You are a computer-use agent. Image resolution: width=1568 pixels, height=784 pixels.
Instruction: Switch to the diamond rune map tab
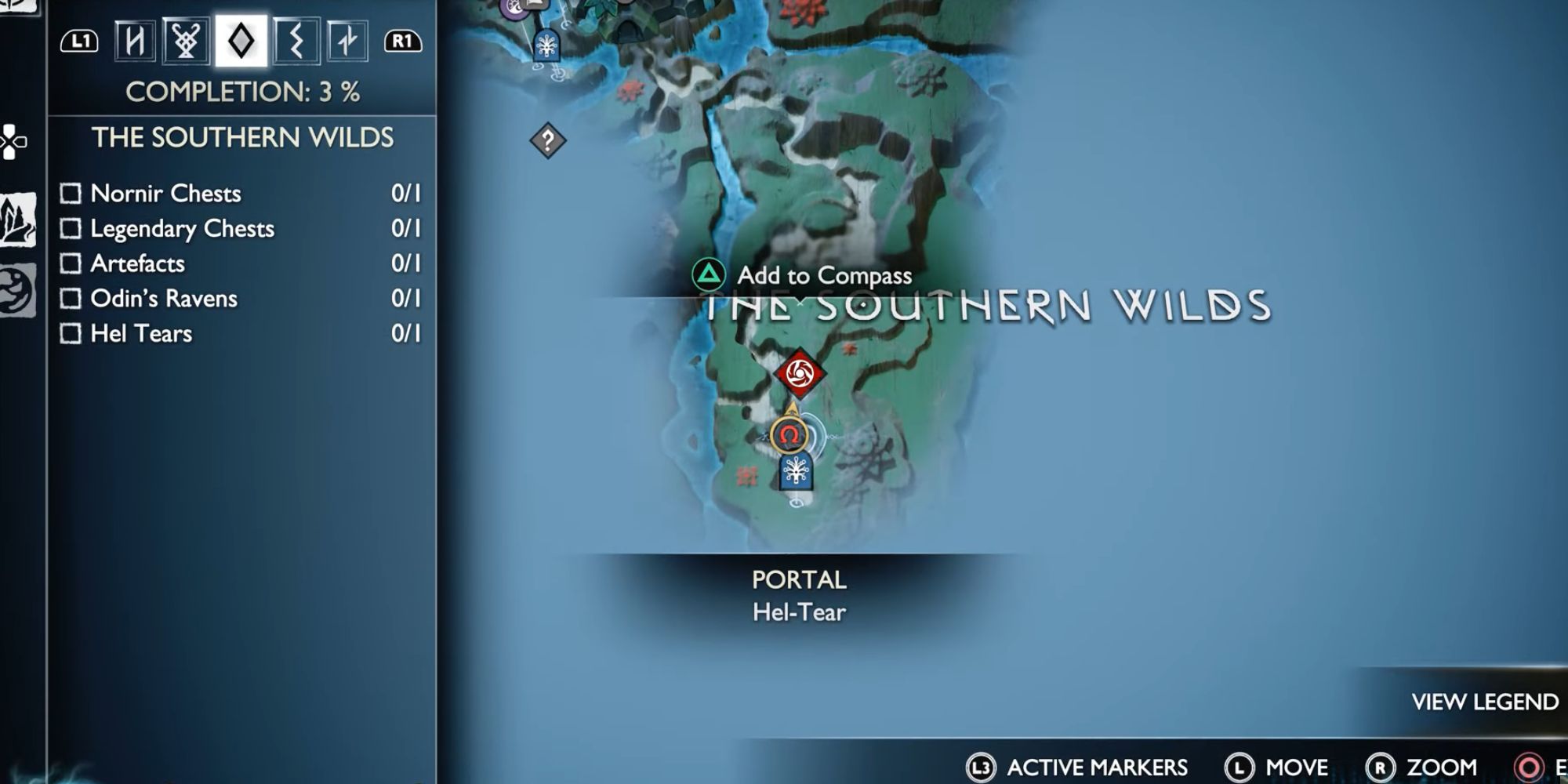point(241,43)
